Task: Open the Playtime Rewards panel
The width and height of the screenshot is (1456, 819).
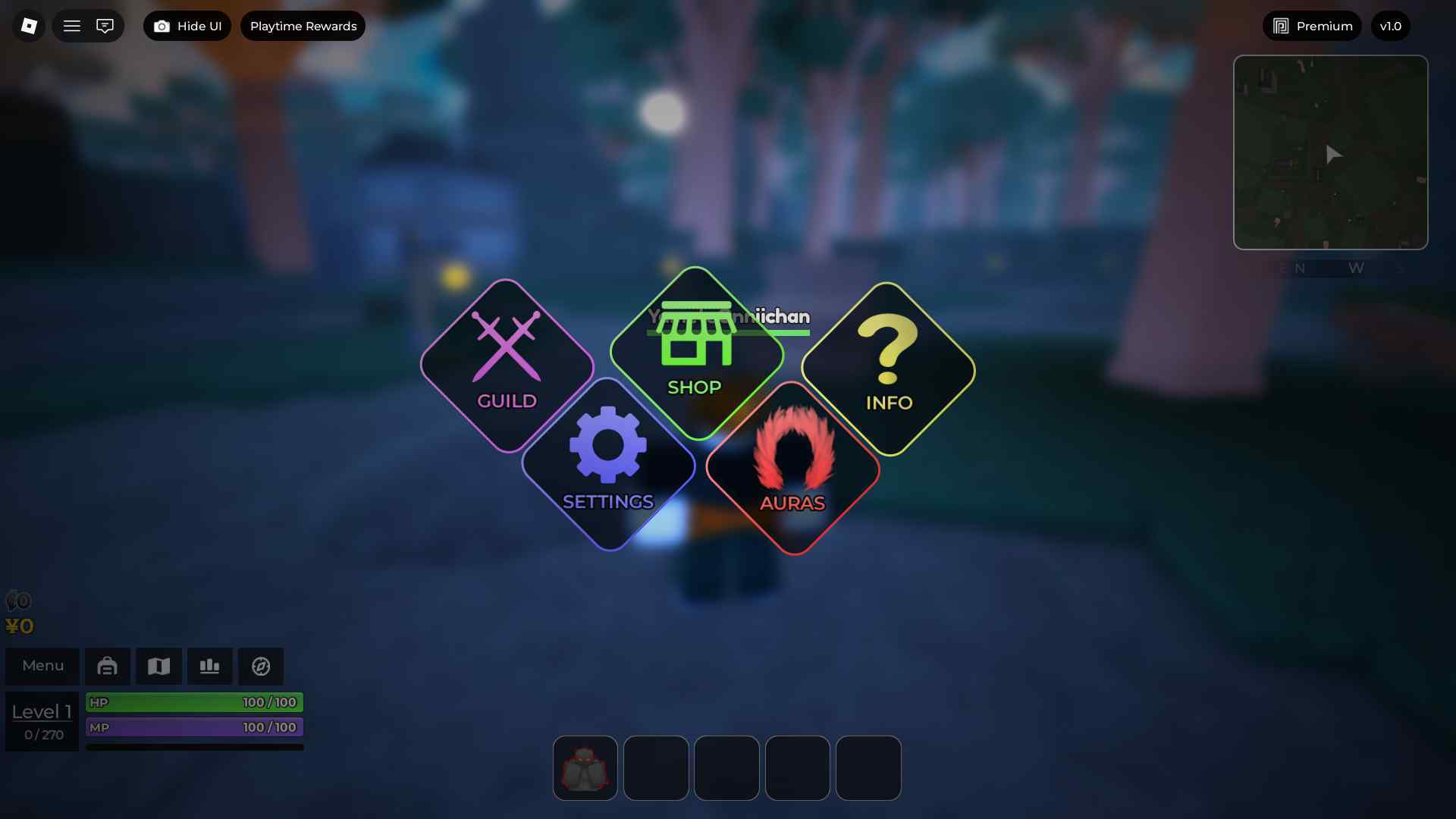Action: 303,25
